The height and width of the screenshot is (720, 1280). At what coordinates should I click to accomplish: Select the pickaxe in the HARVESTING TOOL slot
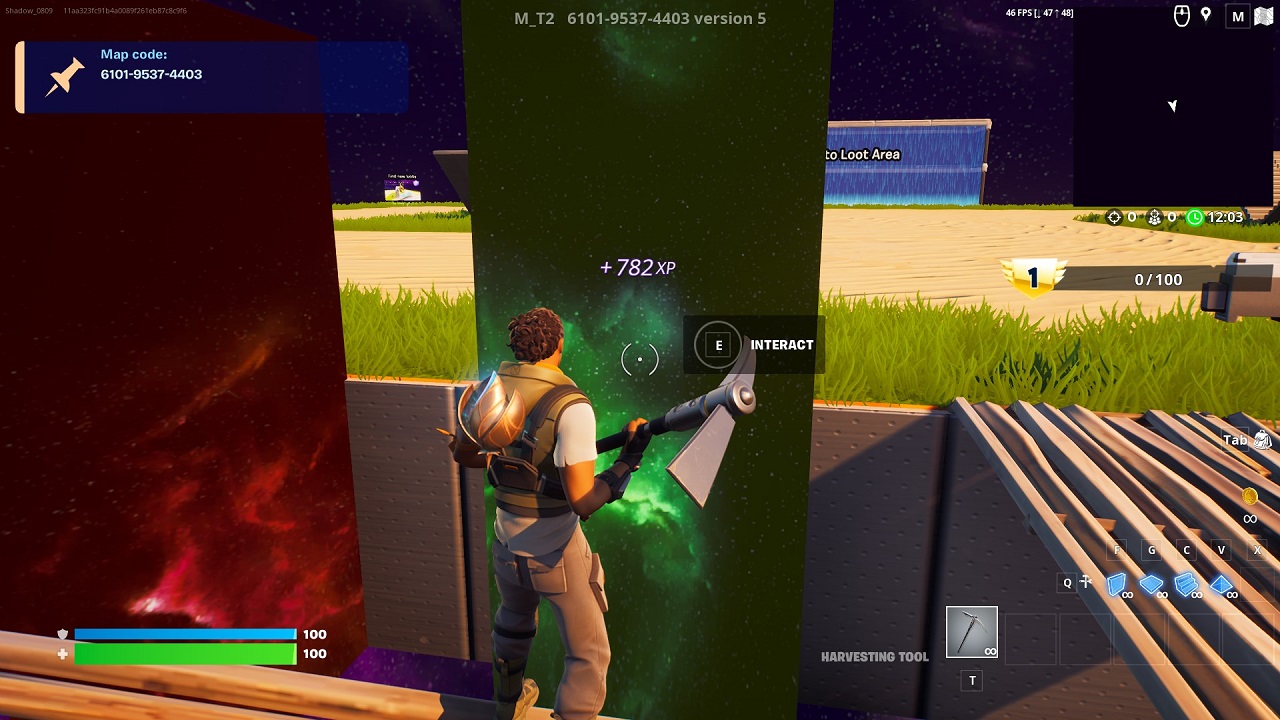click(x=970, y=632)
